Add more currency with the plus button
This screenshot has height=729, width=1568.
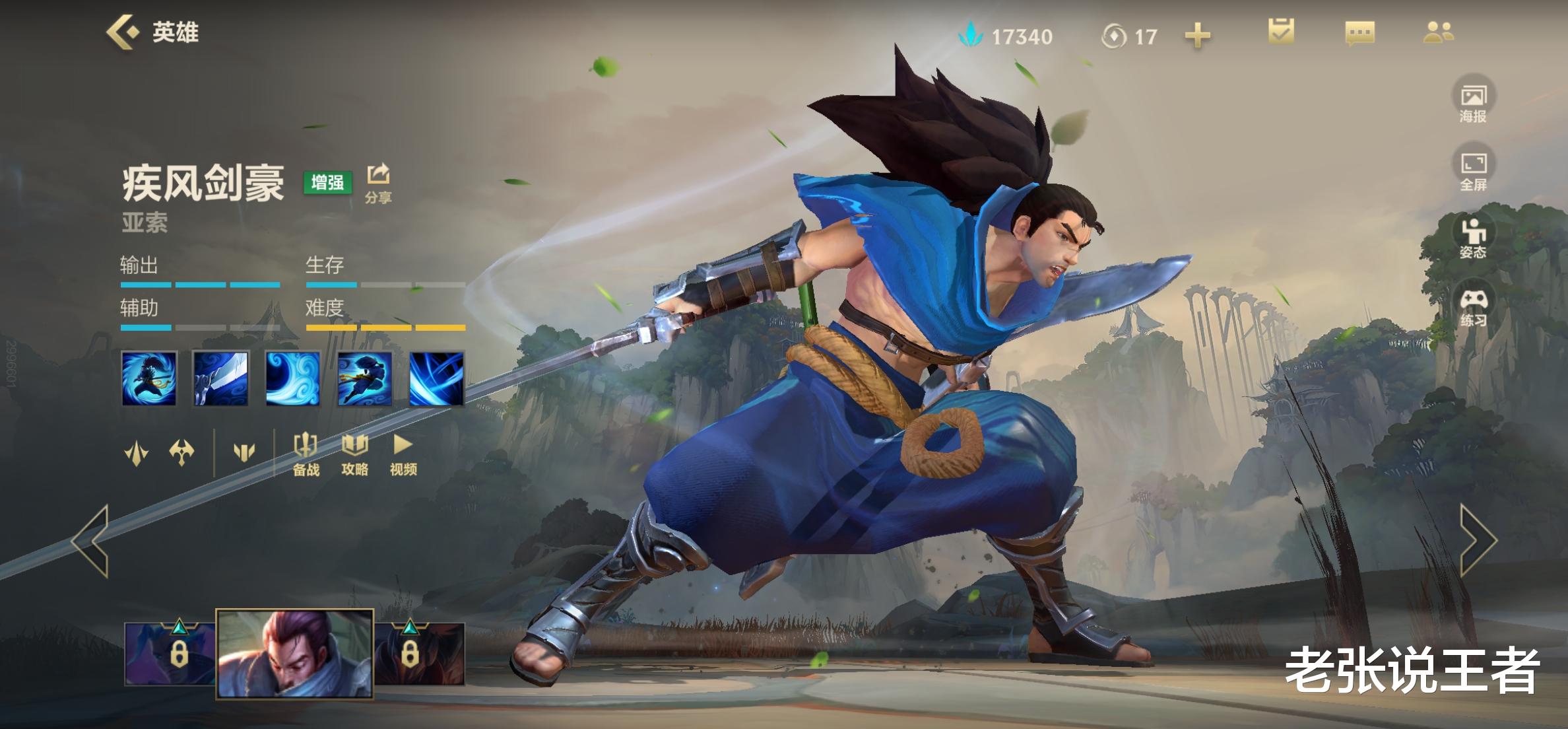1197,36
